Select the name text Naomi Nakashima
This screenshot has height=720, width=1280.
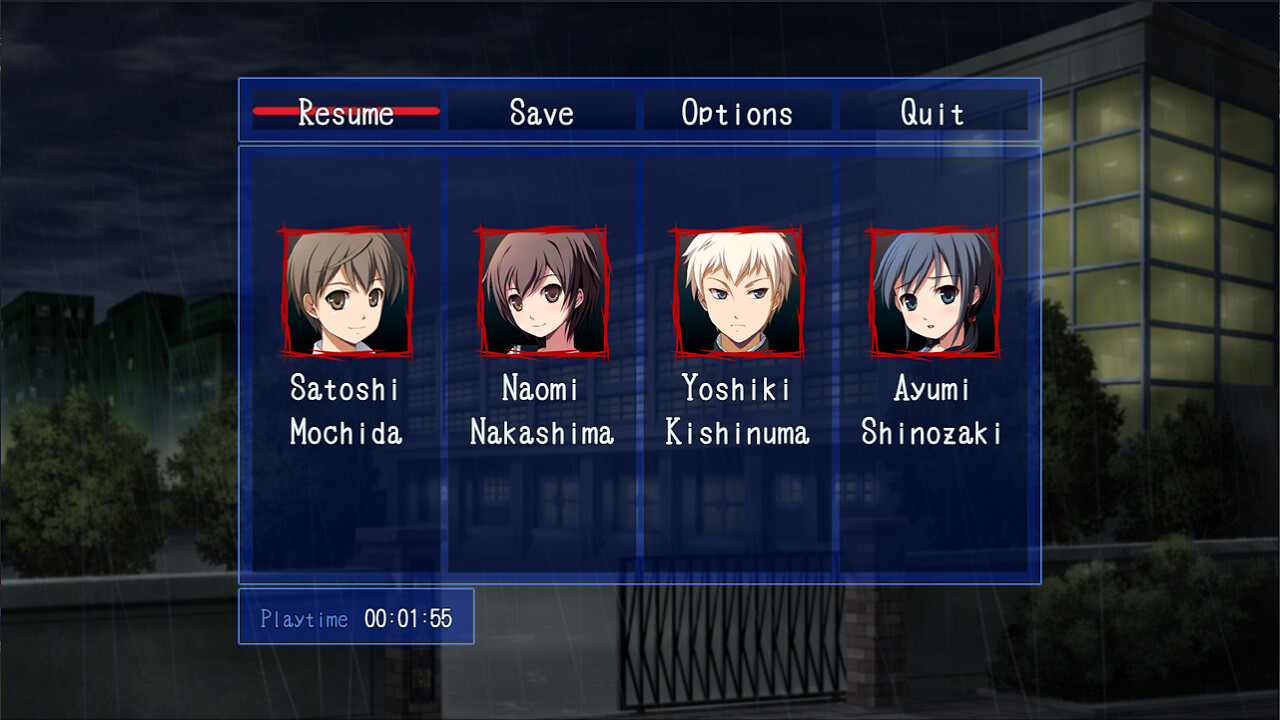pyautogui.click(x=542, y=411)
